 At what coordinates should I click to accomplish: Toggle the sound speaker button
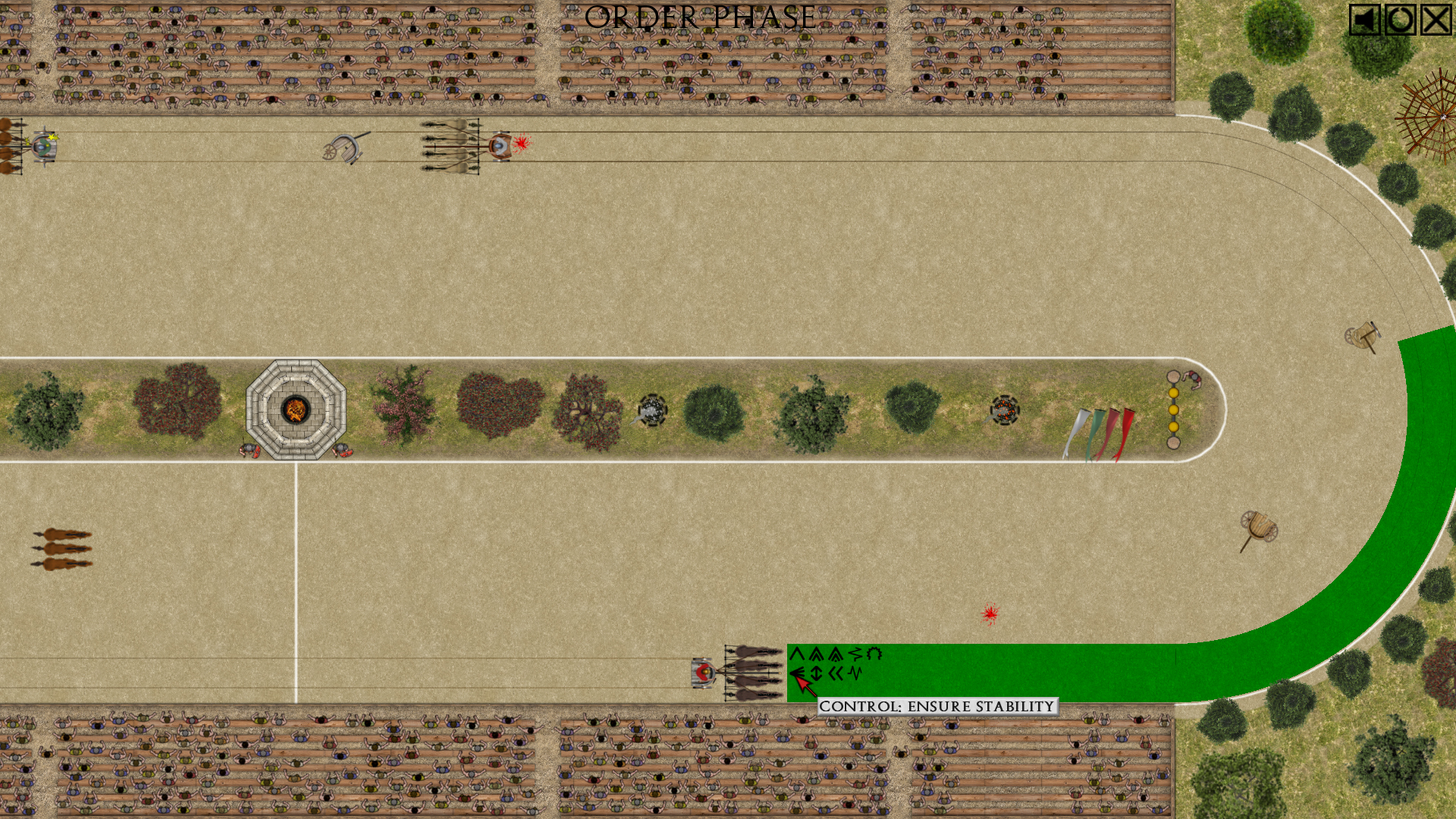(1364, 20)
